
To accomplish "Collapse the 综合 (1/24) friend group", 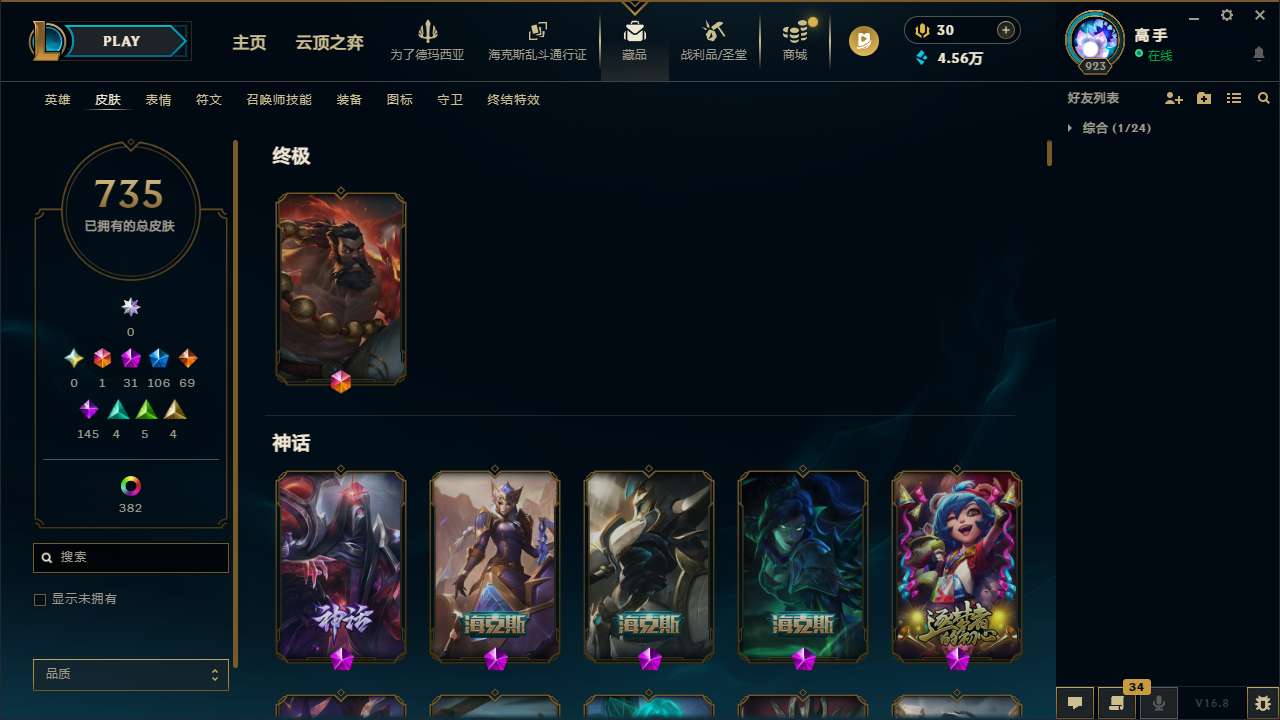I will [1071, 128].
